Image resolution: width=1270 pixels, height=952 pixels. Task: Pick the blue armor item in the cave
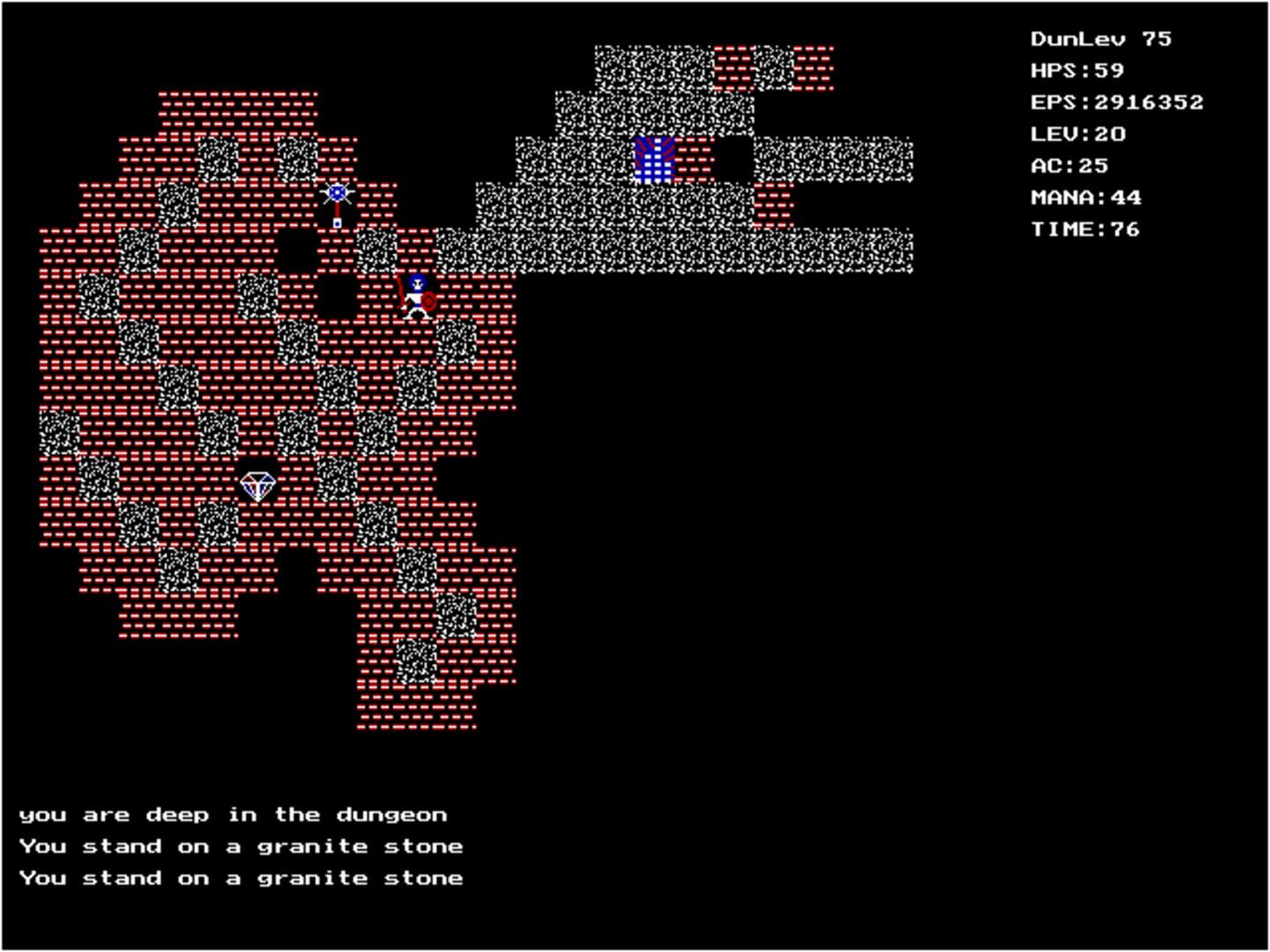click(654, 159)
